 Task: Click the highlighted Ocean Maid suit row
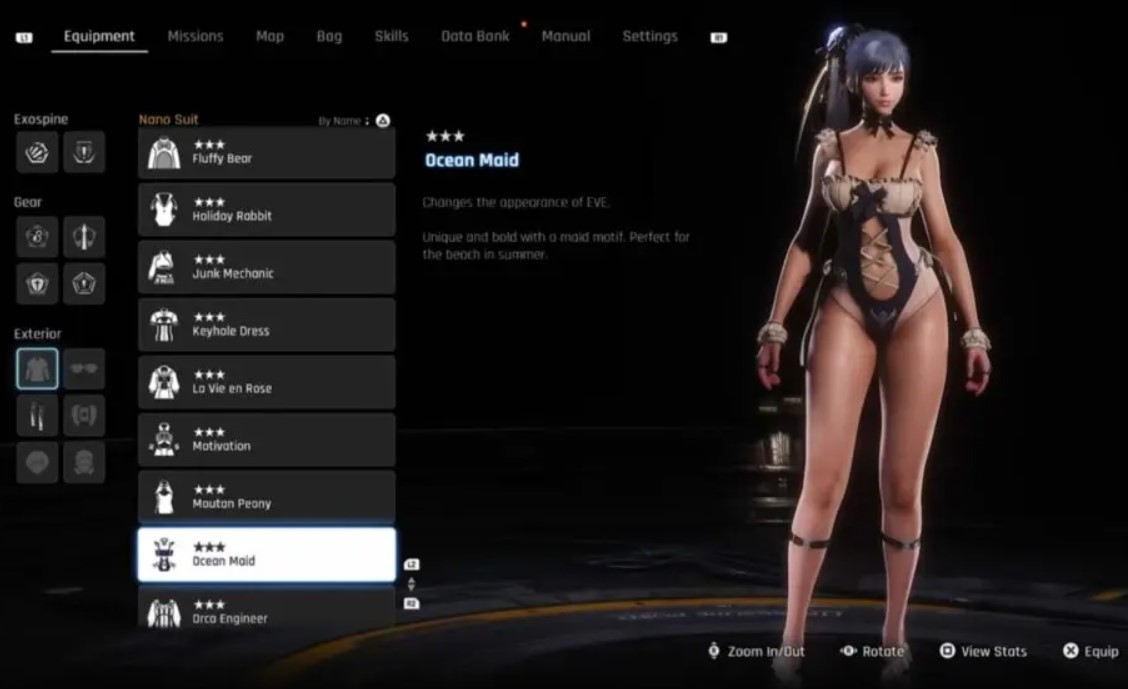coord(266,555)
